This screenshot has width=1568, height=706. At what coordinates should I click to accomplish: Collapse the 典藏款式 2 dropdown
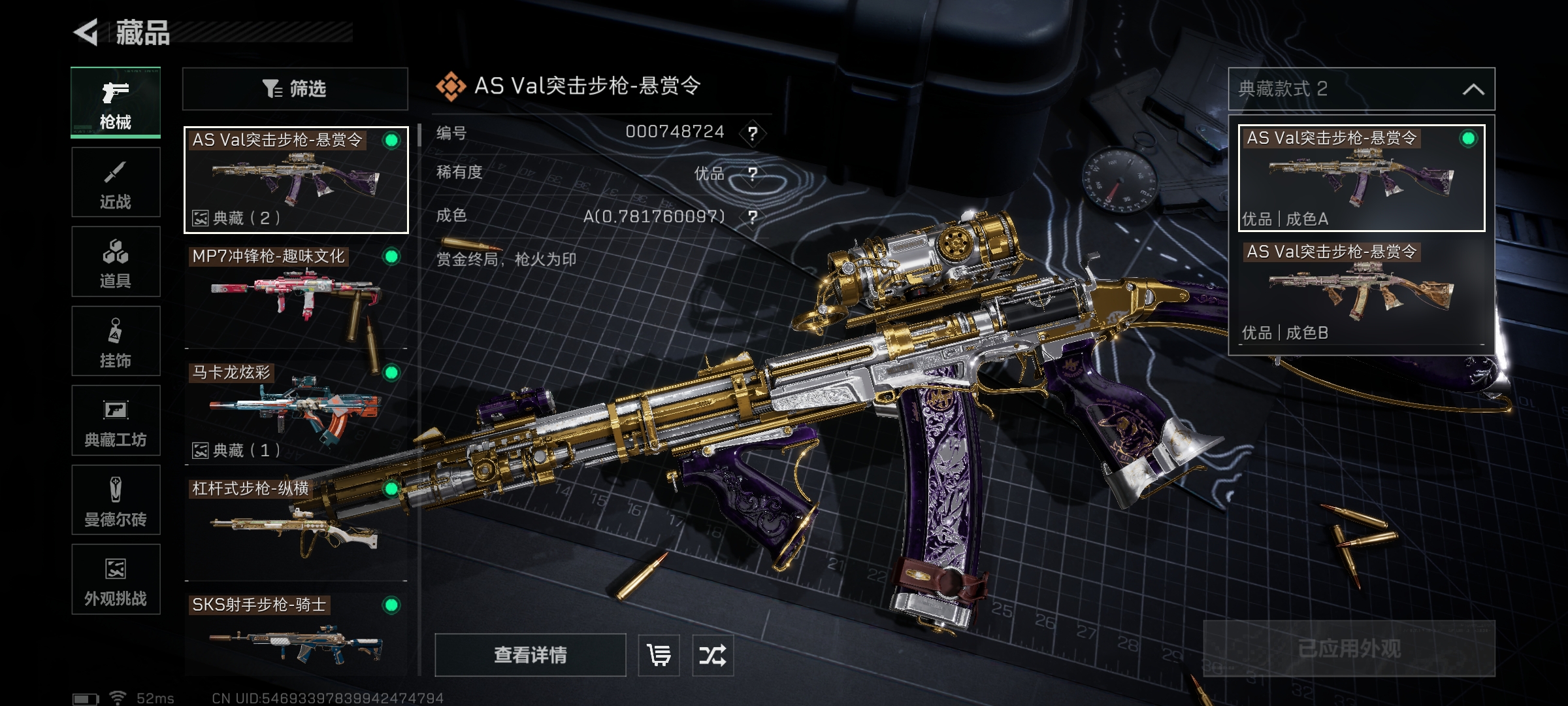point(1473,89)
